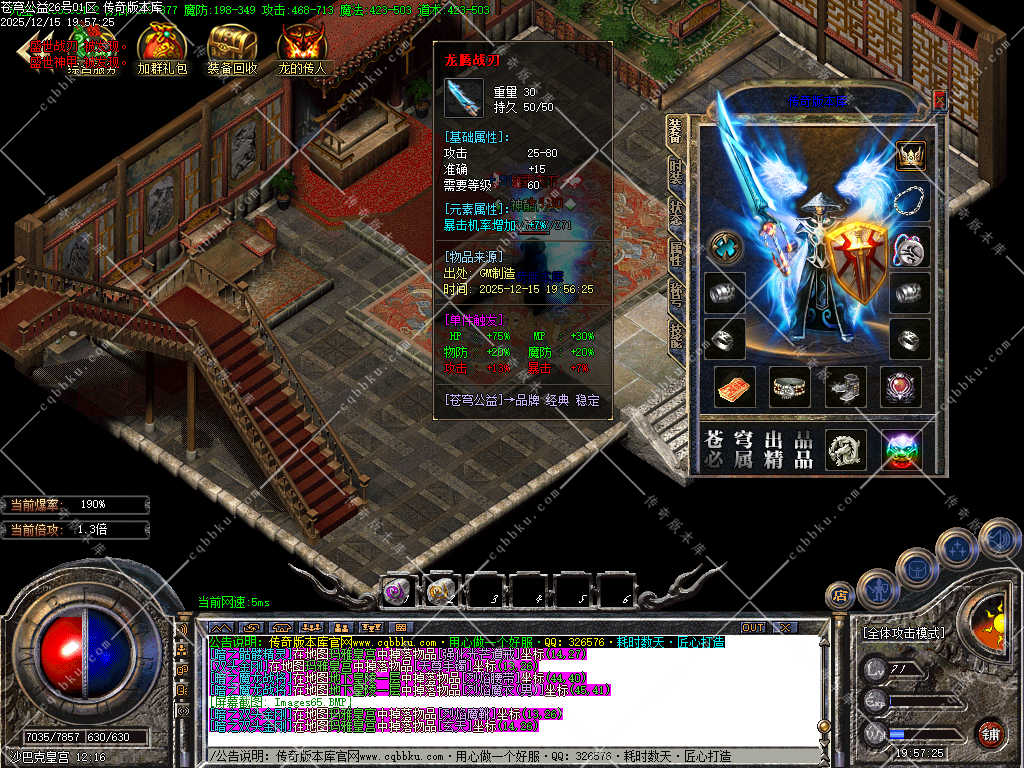Select the blue clover medal slot
Viewport: 1024px width, 768px height.
tap(725, 247)
